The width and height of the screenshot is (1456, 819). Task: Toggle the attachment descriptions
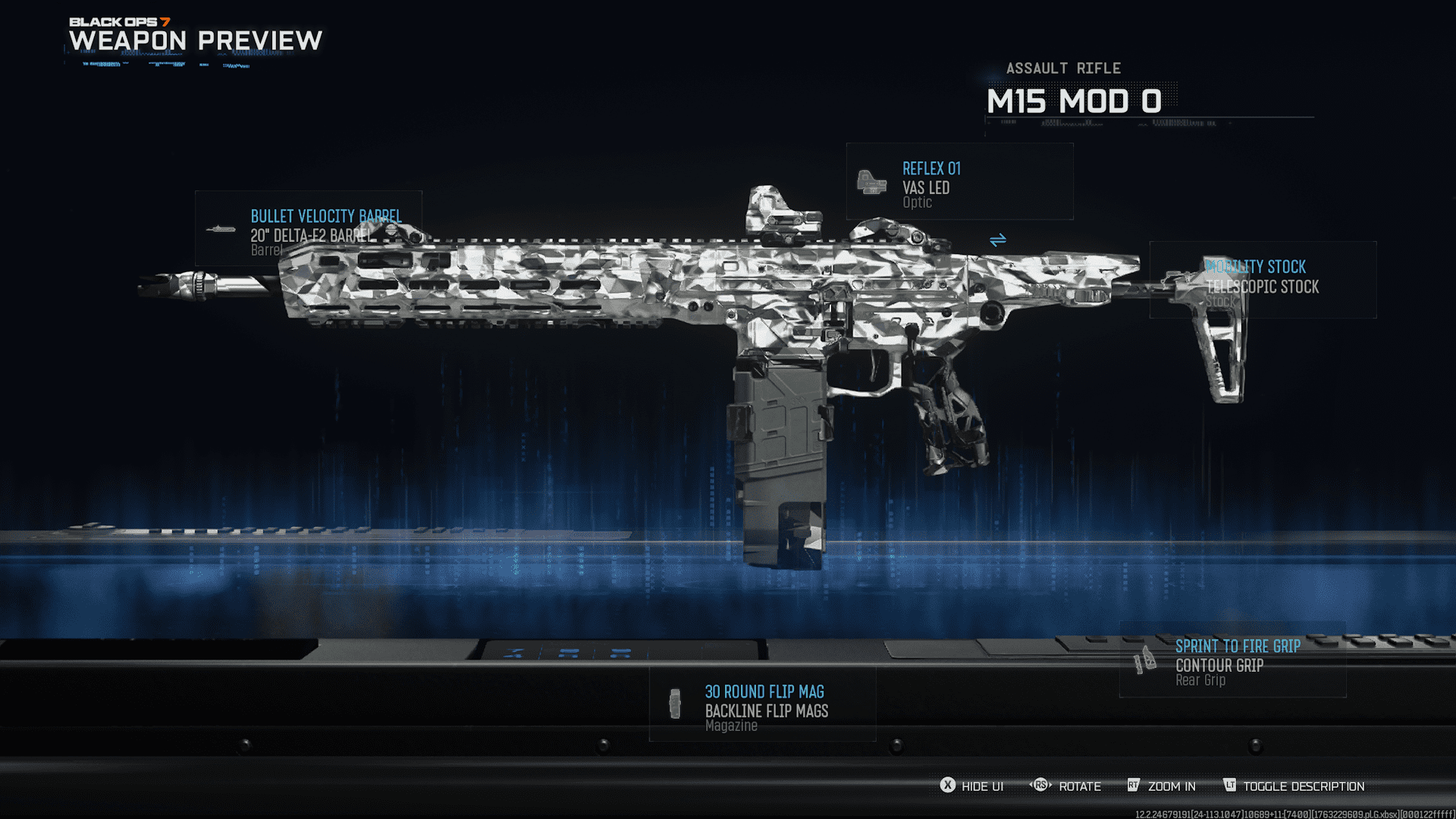1294,786
